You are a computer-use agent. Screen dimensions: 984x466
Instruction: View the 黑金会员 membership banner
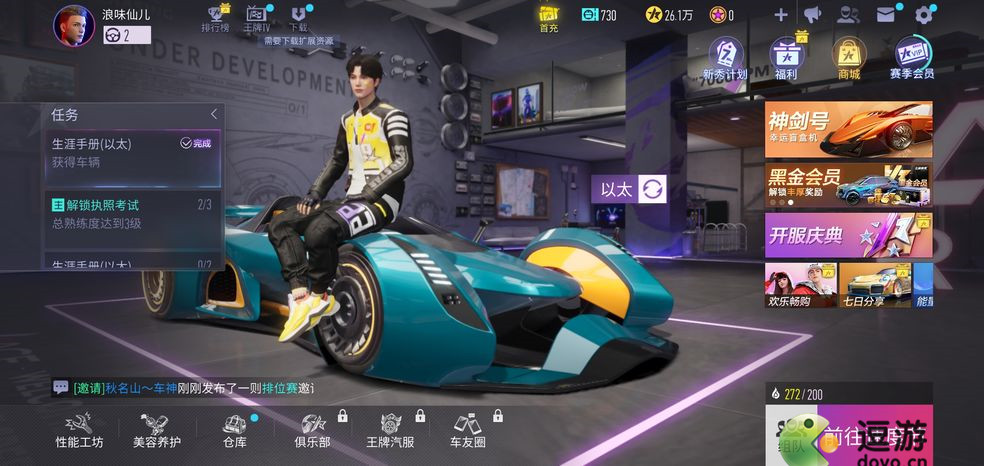848,185
